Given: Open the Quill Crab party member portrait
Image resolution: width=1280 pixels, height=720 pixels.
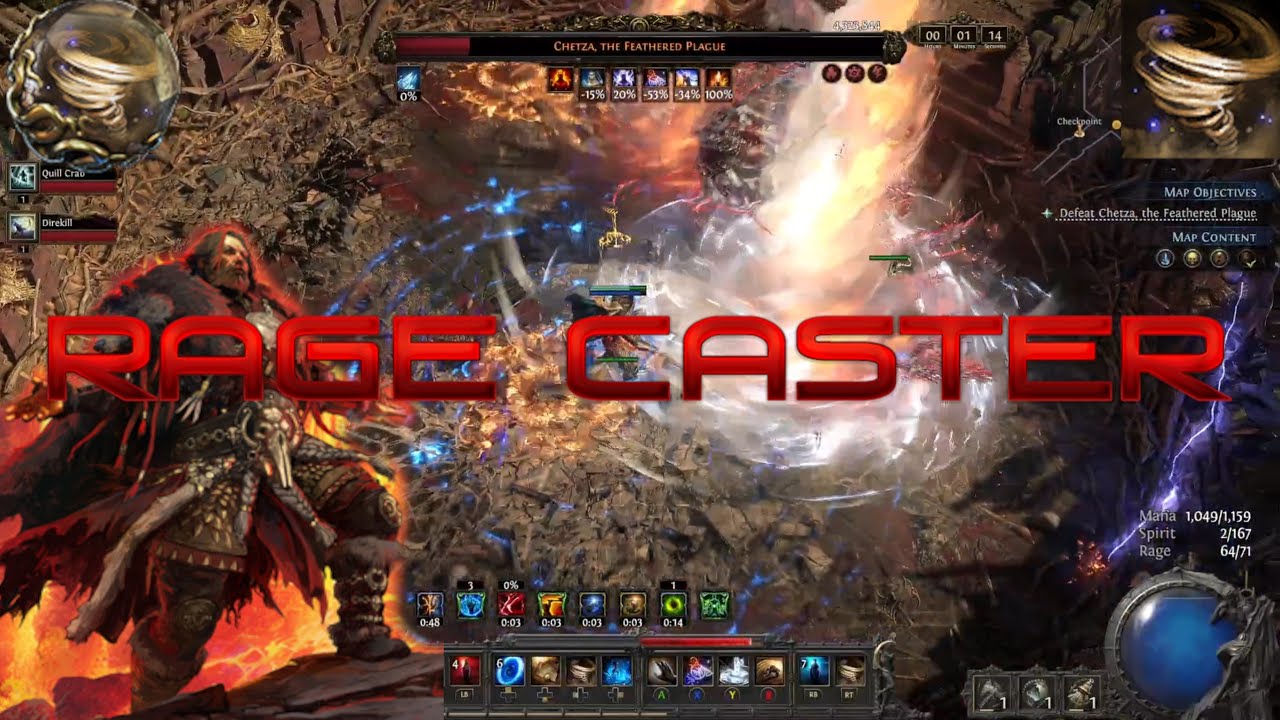Looking at the screenshot, I should pyautogui.click(x=23, y=179).
